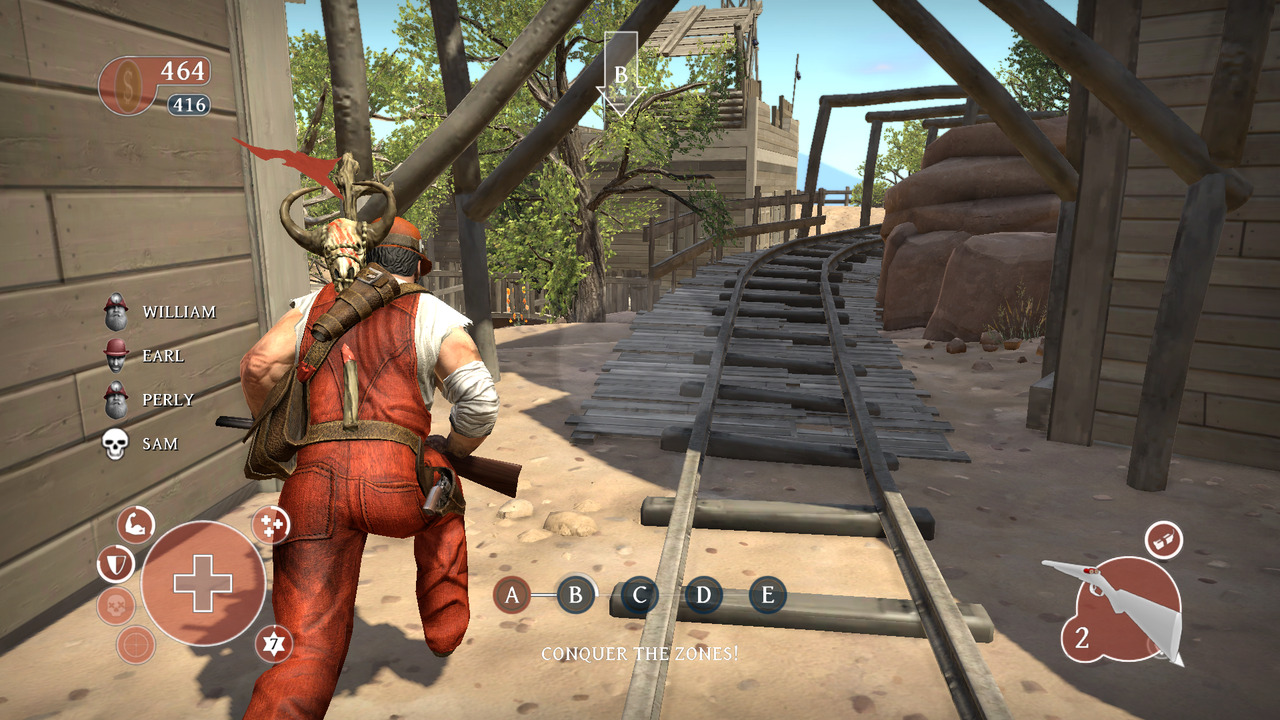This screenshot has height=720, width=1280.
Task: Use the shield defense ability
Action: [x=115, y=565]
